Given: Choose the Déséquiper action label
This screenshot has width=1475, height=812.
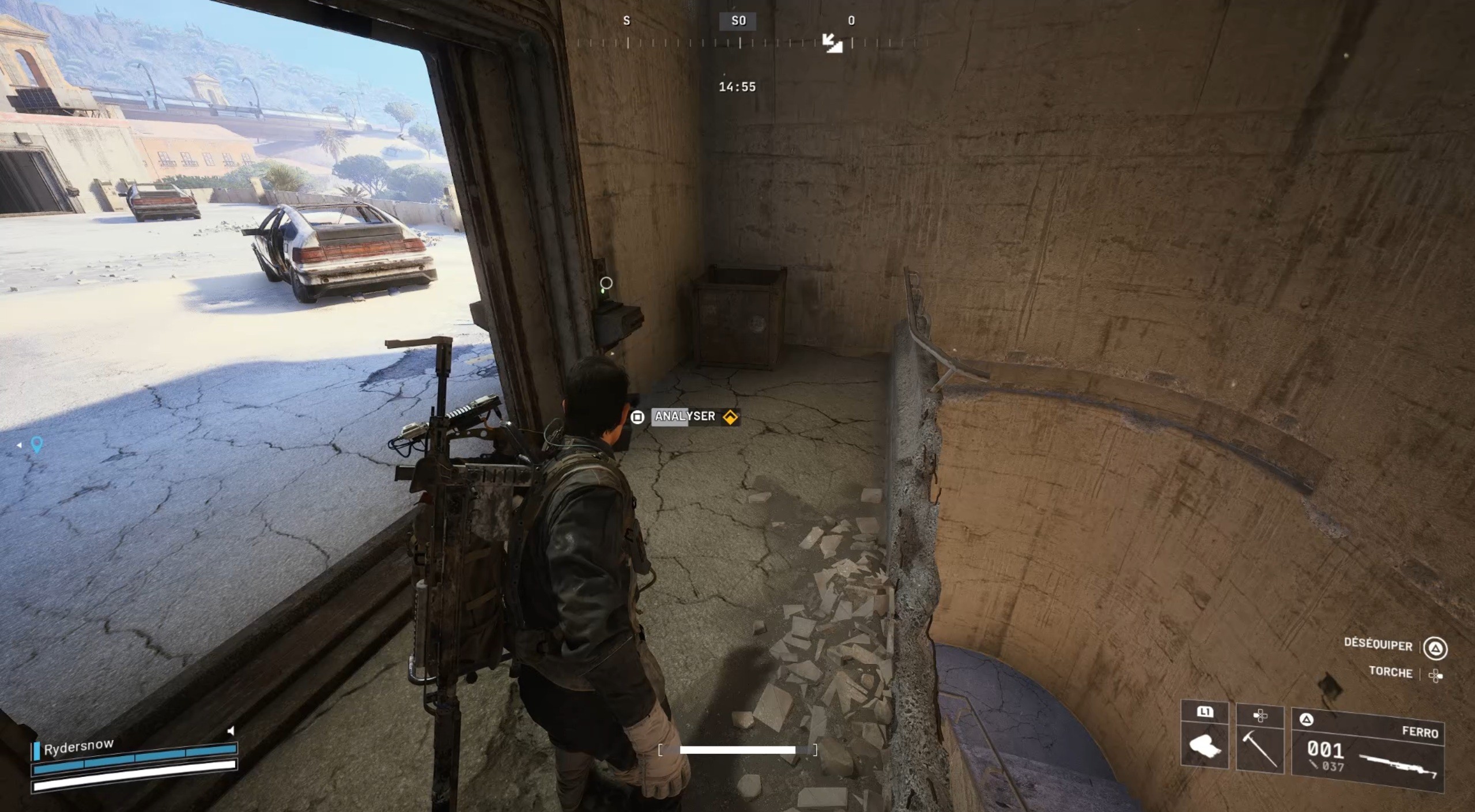Looking at the screenshot, I should pyautogui.click(x=1378, y=645).
